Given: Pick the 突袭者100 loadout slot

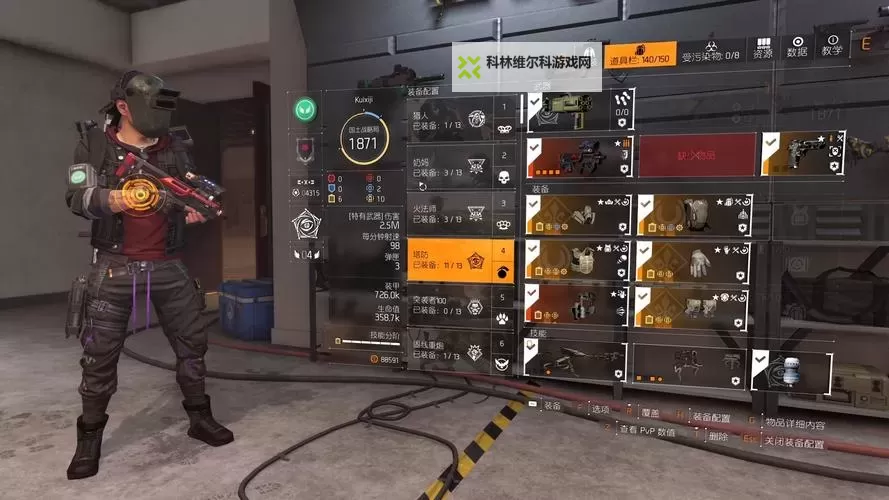Looking at the screenshot, I should pyautogui.click(x=460, y=304).
